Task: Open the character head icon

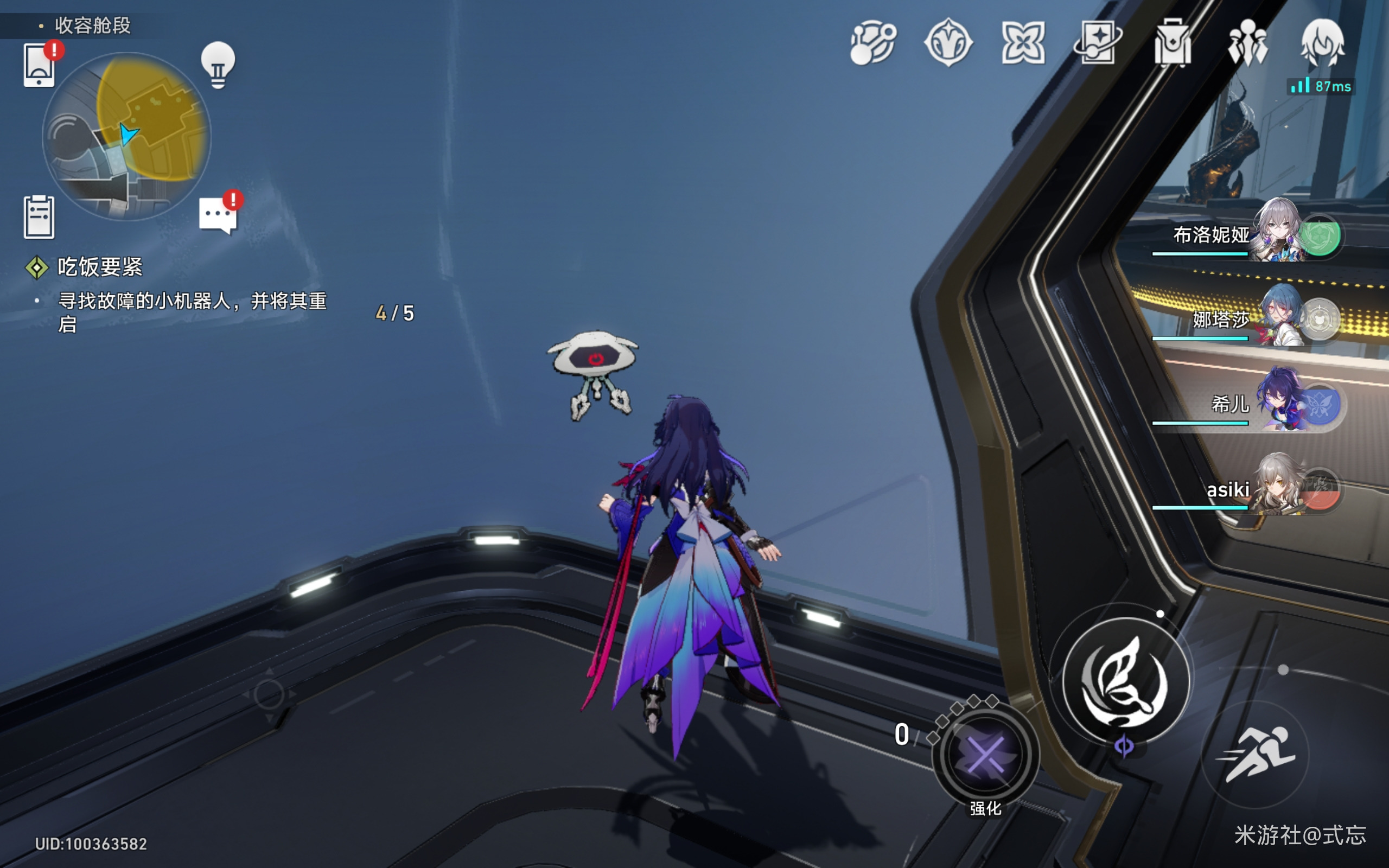Action: pos(1322,42)
